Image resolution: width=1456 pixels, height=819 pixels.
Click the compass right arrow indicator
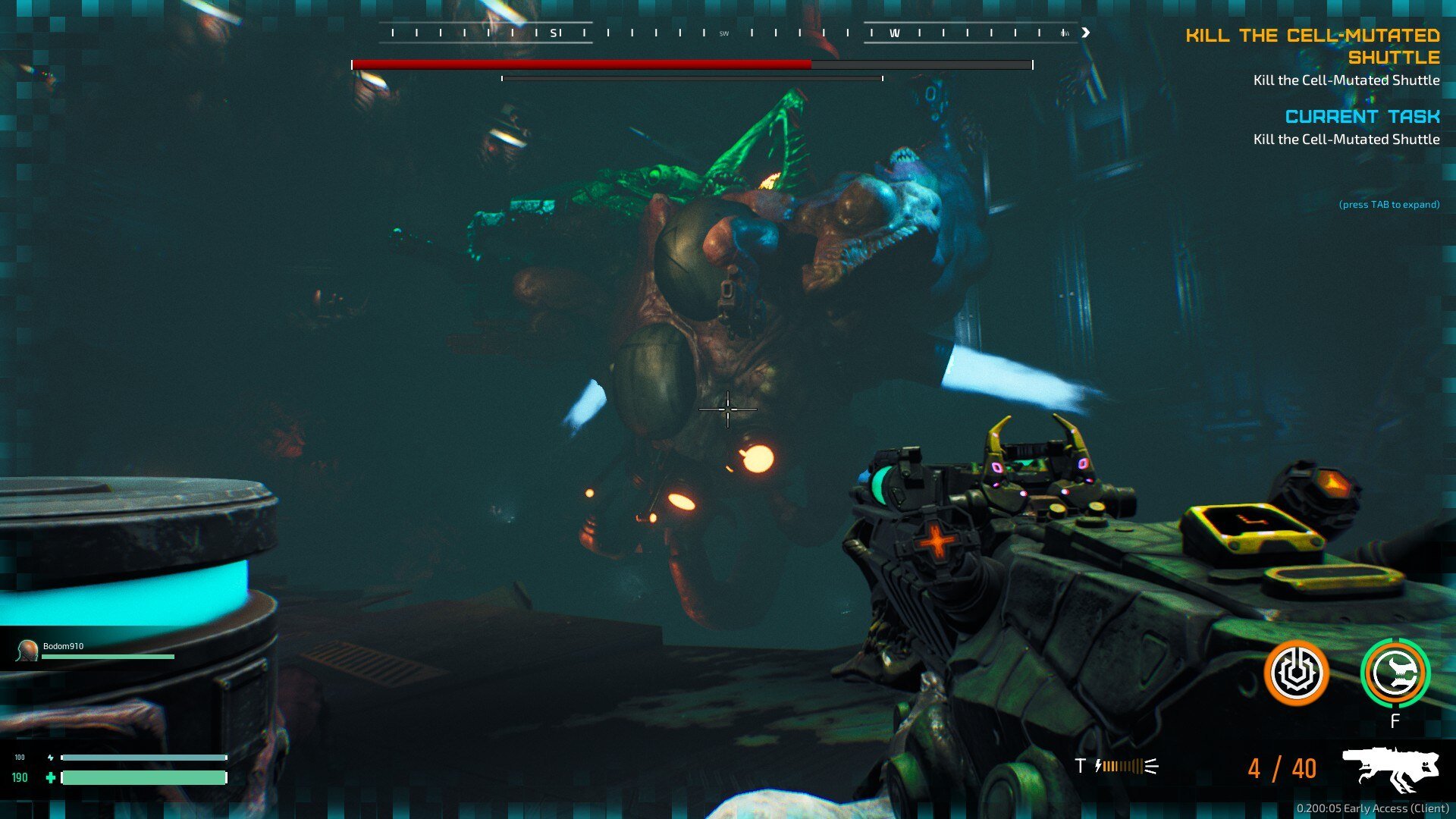click(1086, 33)
